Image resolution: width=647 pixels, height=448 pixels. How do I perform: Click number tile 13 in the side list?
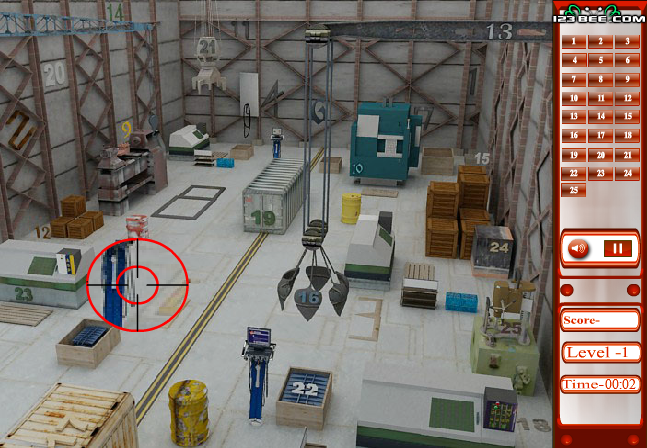tap(574, 116)
